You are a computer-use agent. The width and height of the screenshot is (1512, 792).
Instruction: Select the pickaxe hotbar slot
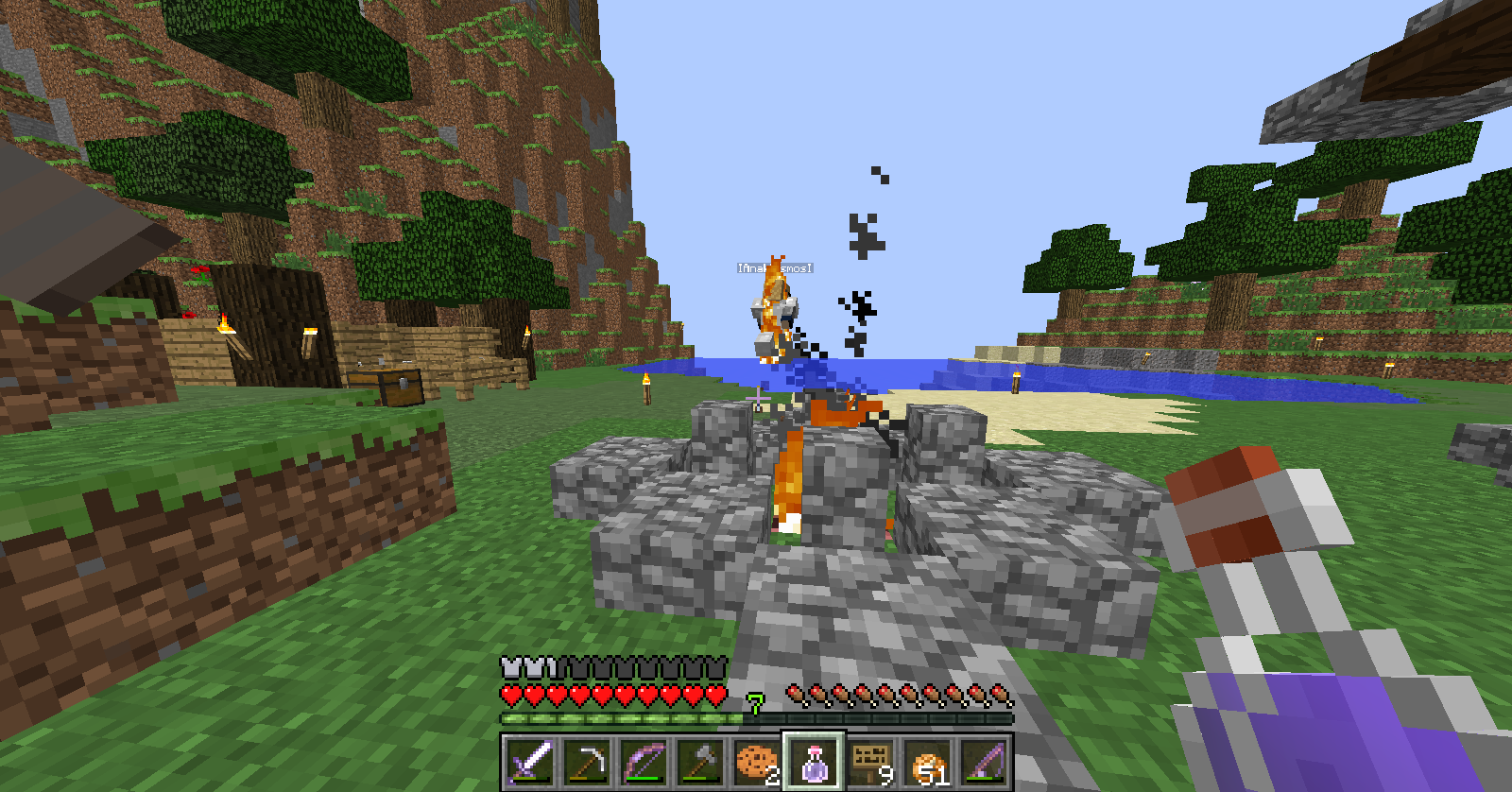click(x=587, y=761)
